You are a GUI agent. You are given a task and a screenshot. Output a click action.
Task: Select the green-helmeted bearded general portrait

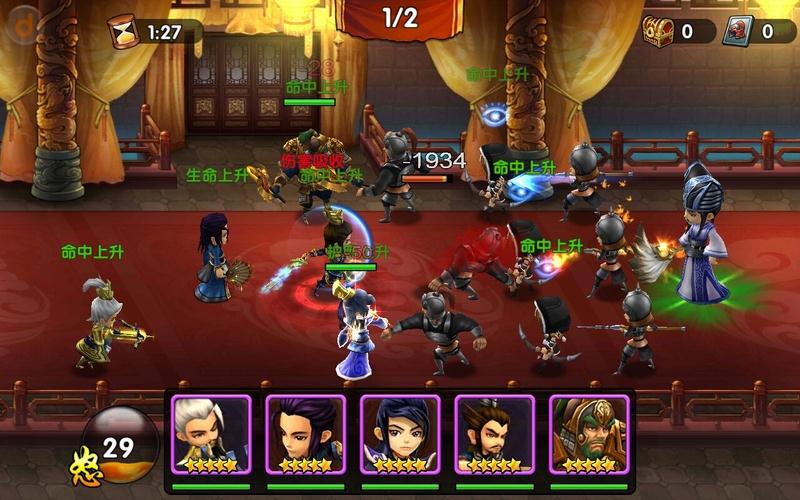[588, 434]
